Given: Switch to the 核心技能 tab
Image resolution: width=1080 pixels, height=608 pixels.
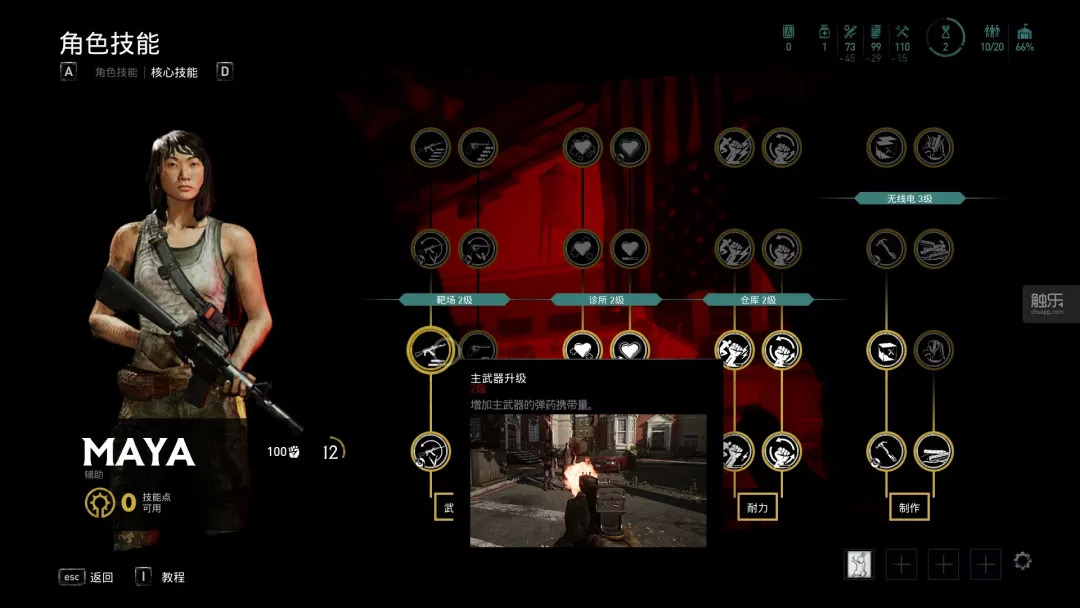Looking at the screenshot, I should [x=174, y=72].
